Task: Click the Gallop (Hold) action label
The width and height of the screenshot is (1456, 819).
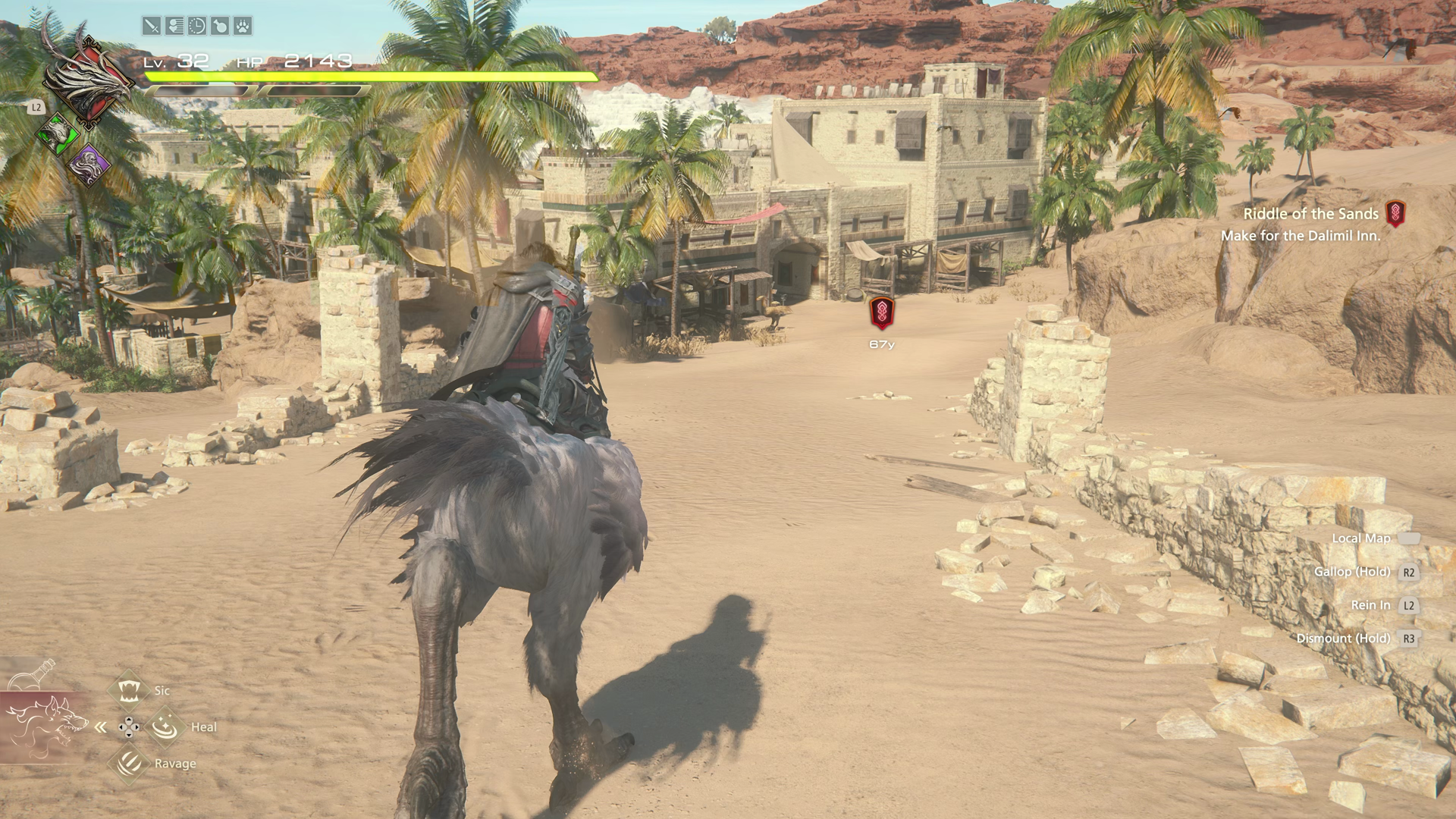Action: 1352,572
